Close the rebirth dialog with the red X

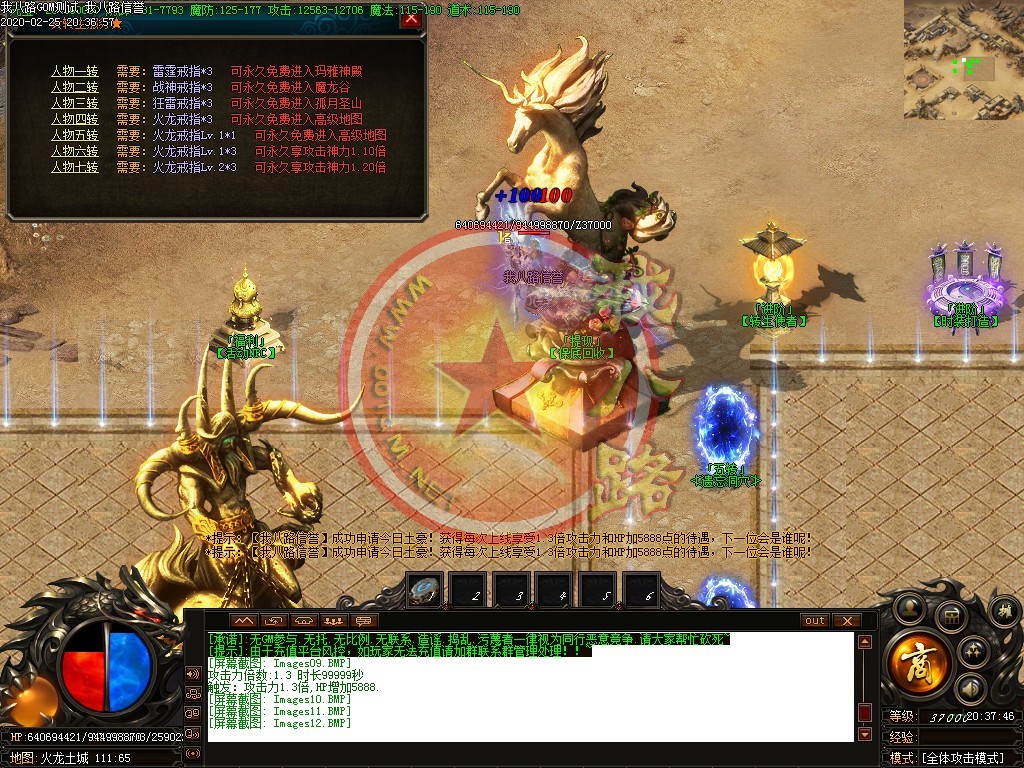pyautogui.click(x=410, y=19)
